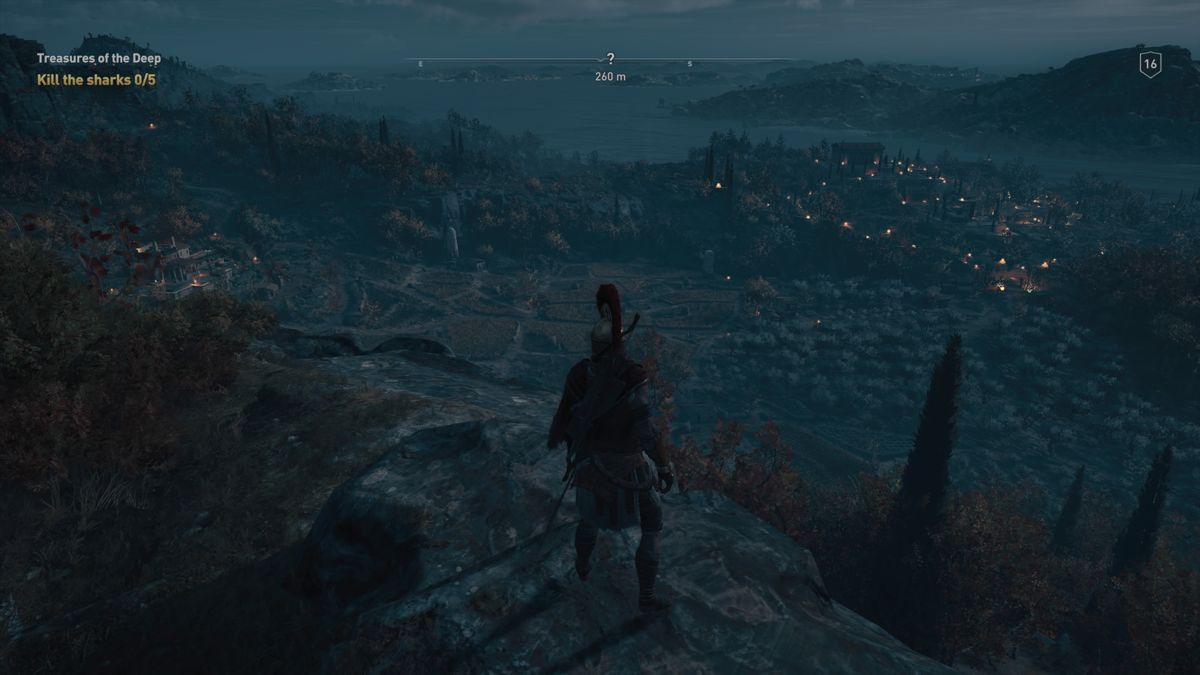Open the Treasures of the Deep quest tracker

(x=98, y=59)
